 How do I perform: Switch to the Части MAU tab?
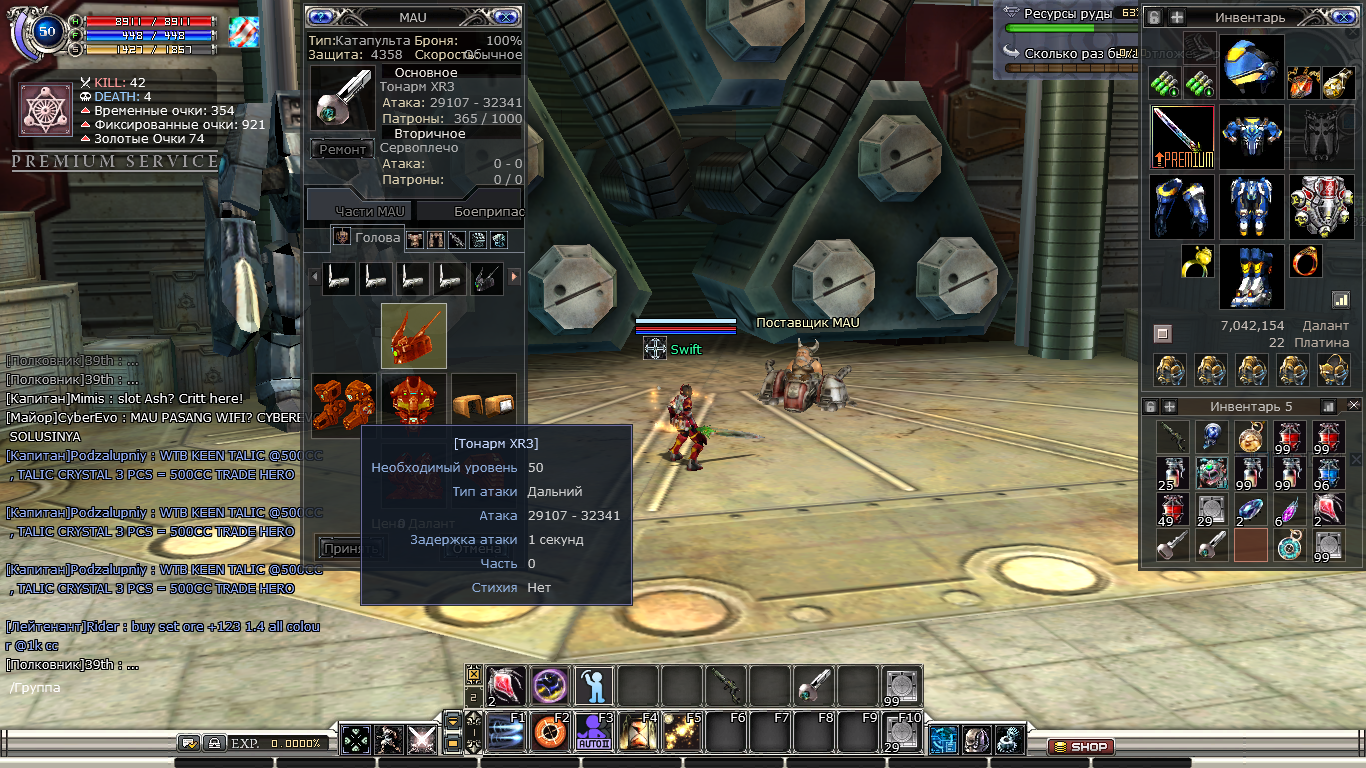point(369,211)
